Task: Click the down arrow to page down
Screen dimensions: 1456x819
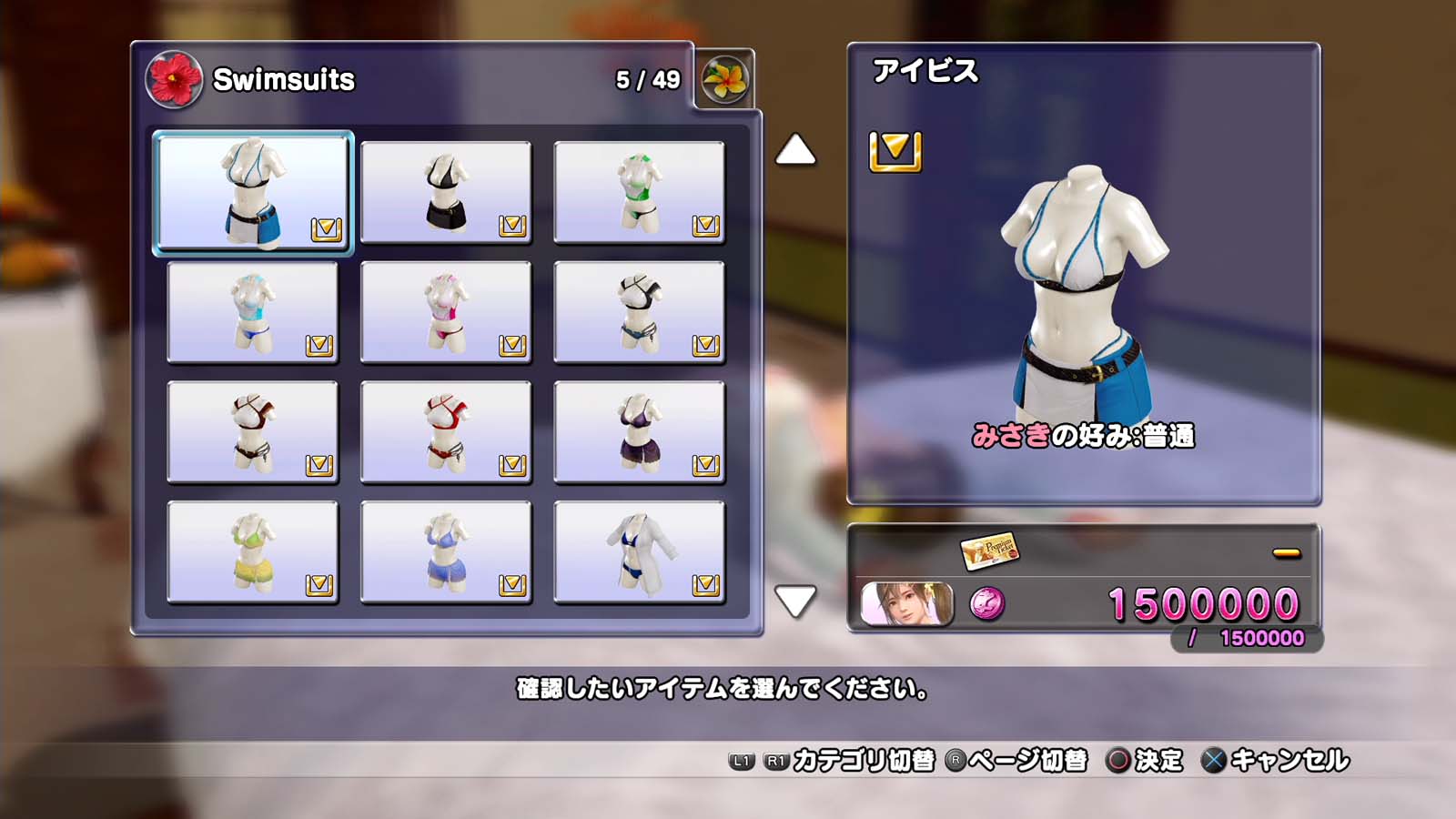Action: pyautogui.click(x=795, y=601)
